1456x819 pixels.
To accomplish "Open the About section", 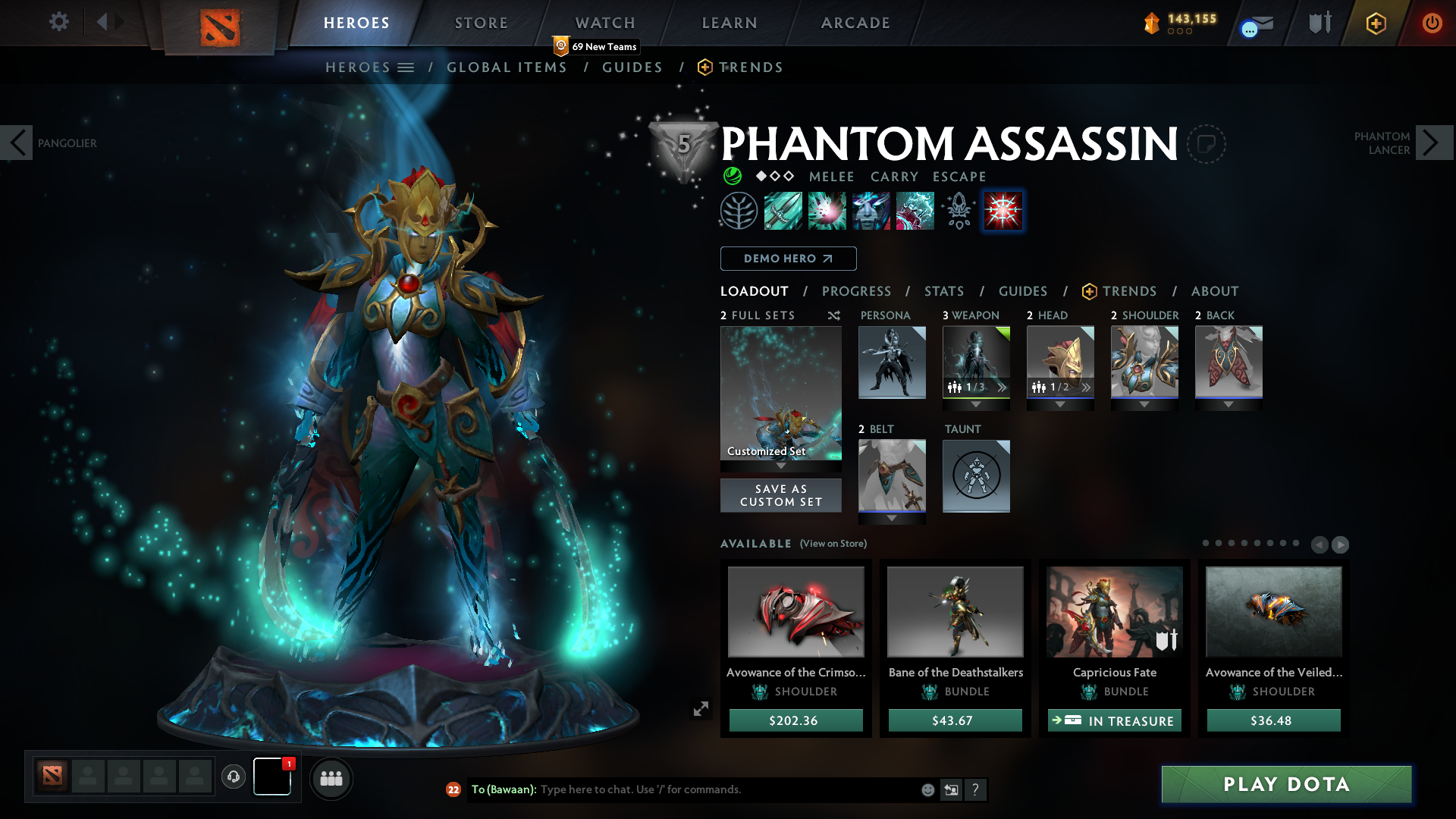I will (x=1215, y=291).
